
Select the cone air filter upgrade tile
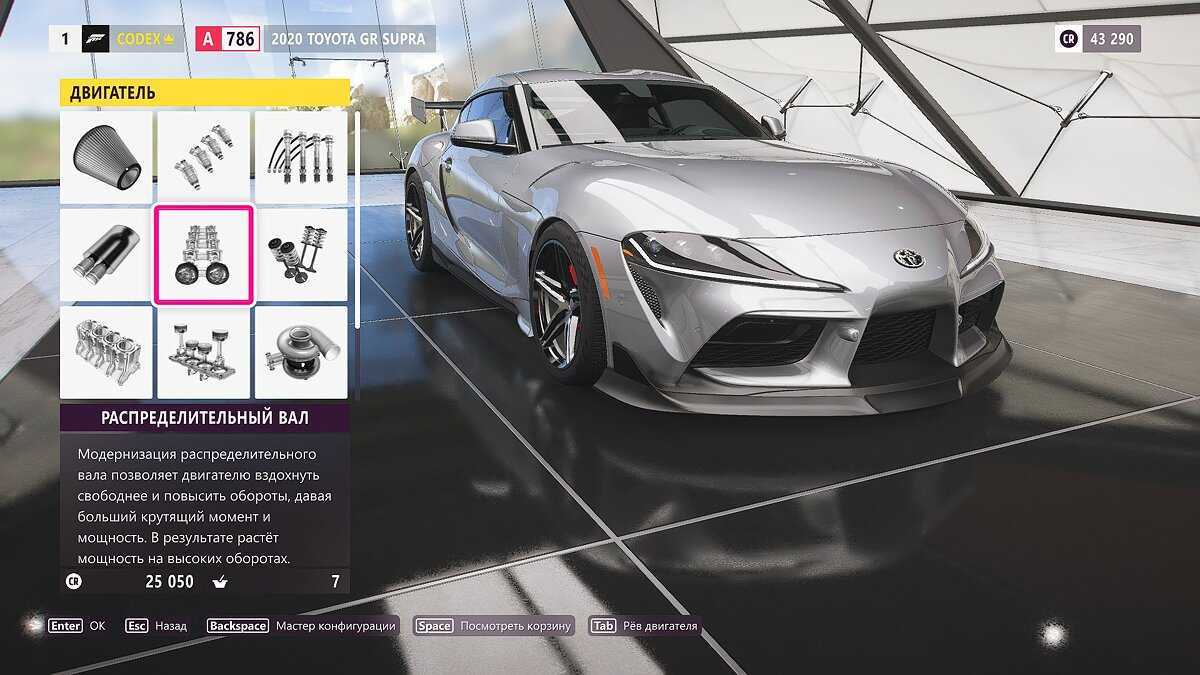click(x=106, y=157)
